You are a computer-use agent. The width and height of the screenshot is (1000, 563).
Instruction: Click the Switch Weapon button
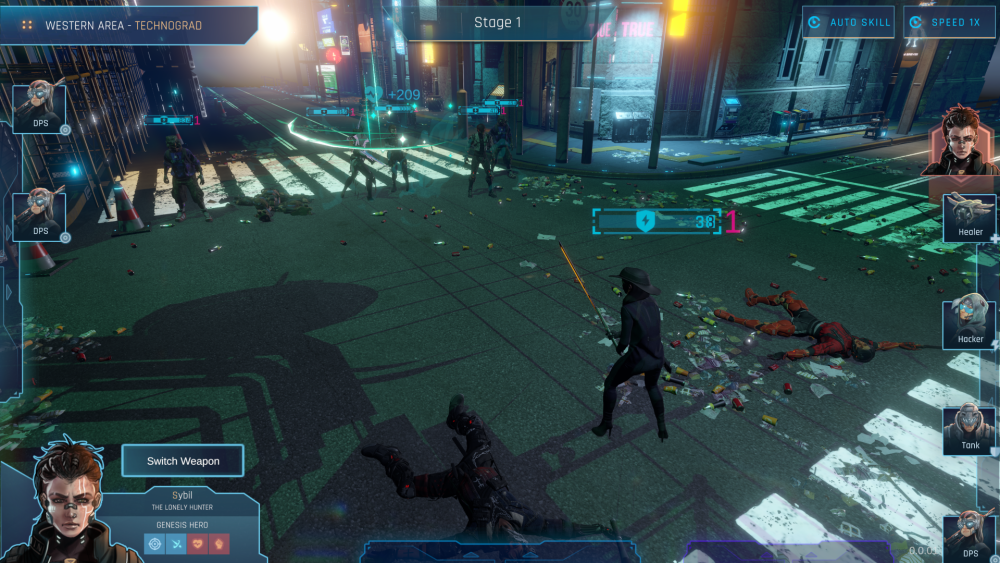click(x=182, y=461)
